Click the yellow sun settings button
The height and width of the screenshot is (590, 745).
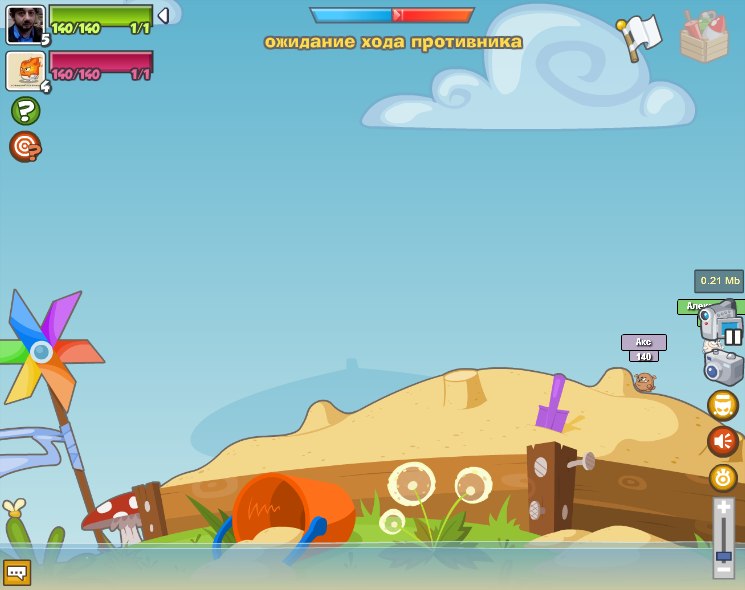723,477
